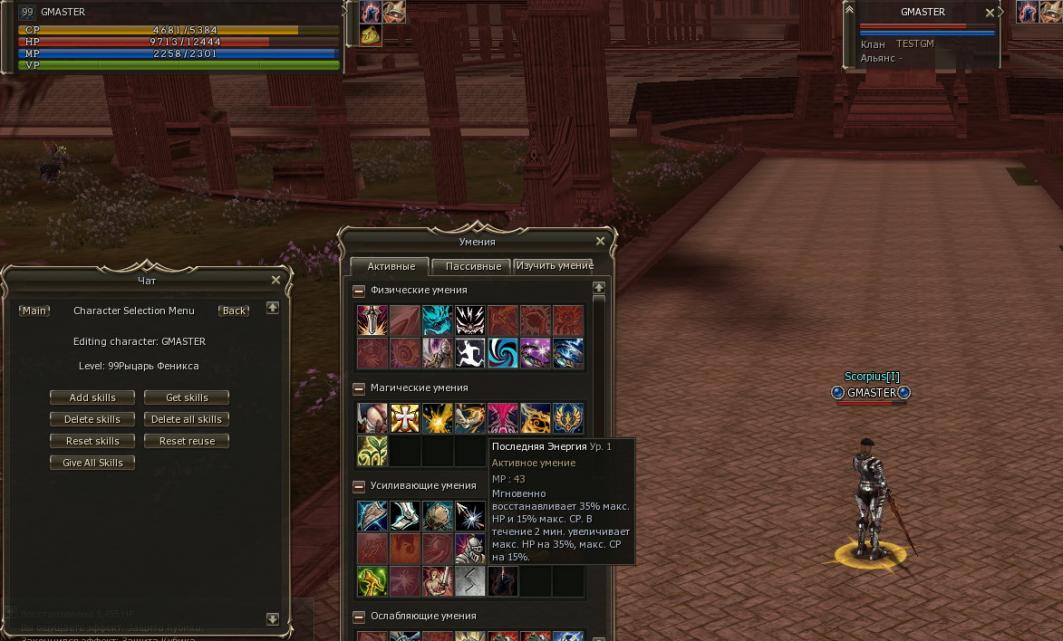Click the Reset skills button

coord(92,441)
